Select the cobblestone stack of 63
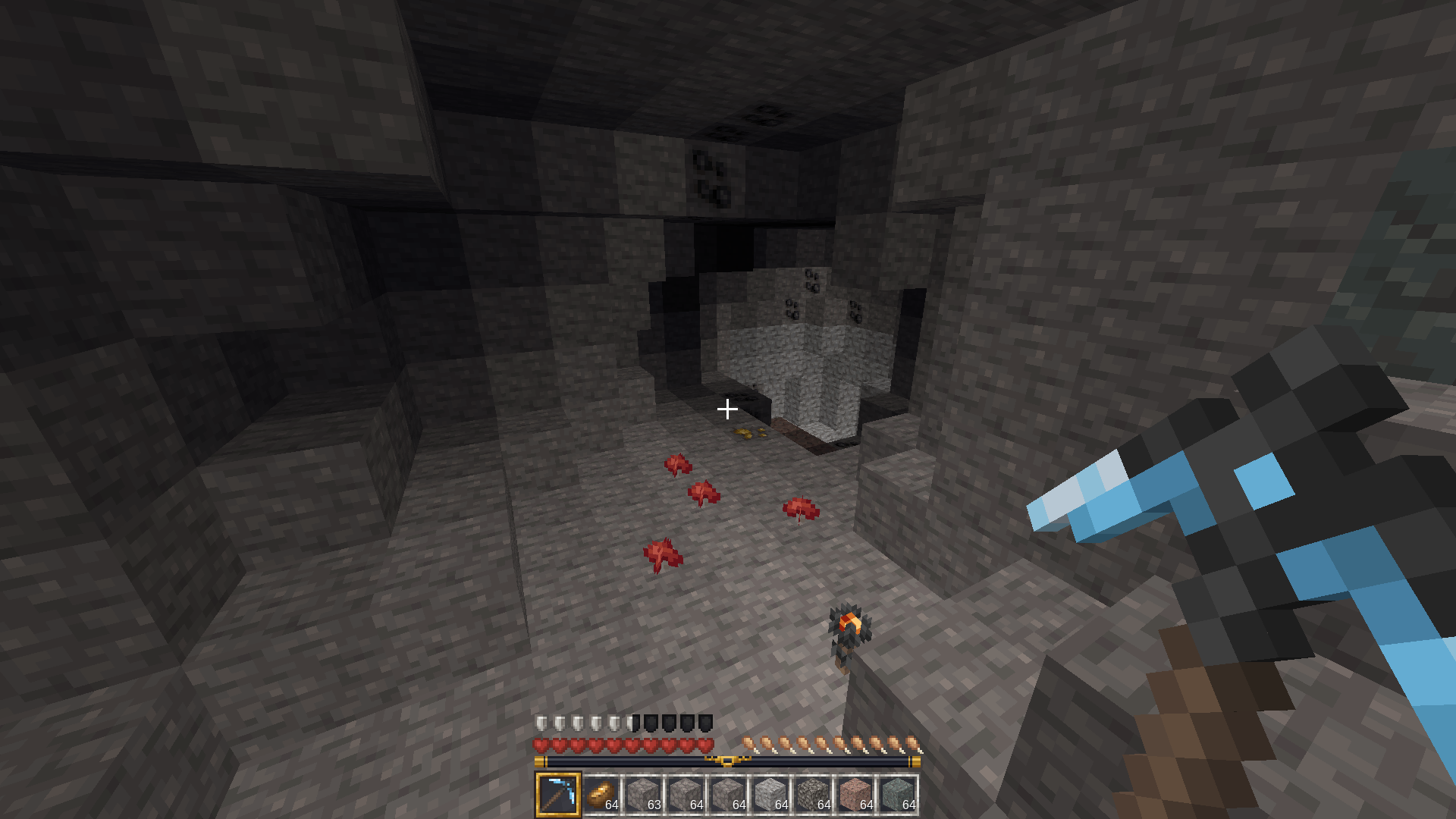Screen dimensions: 1456x819 [643, 794]
